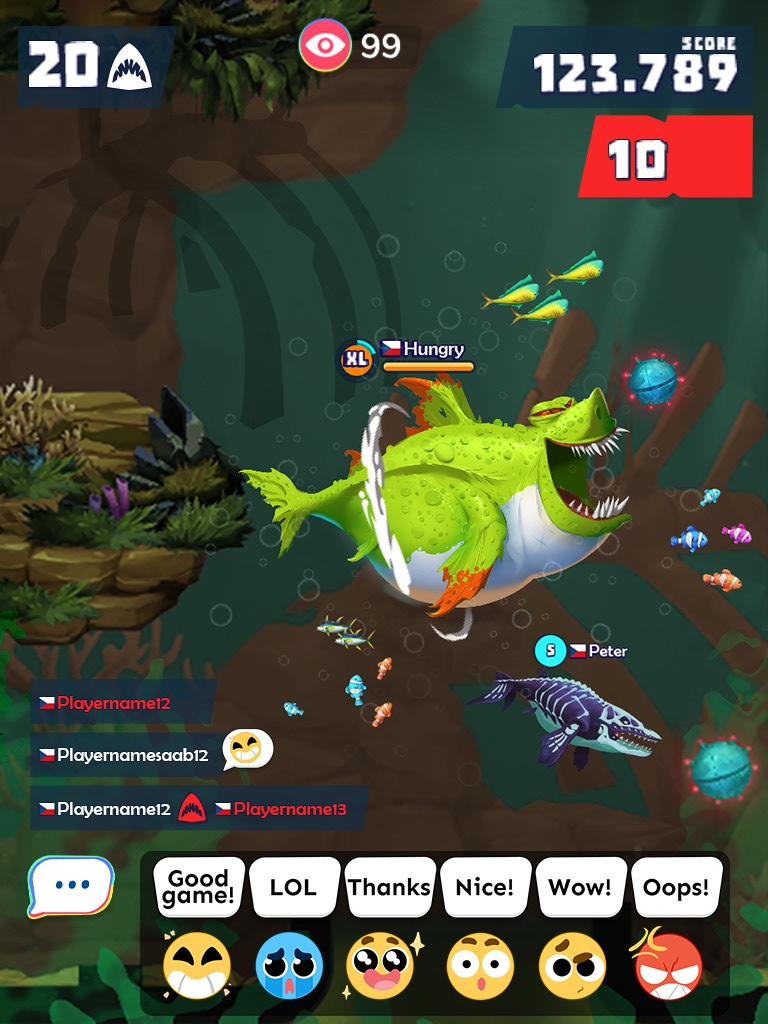The width and height of the screenshot is (768, 1024).
Task: Send the angry red emoji
Action: 668,964
